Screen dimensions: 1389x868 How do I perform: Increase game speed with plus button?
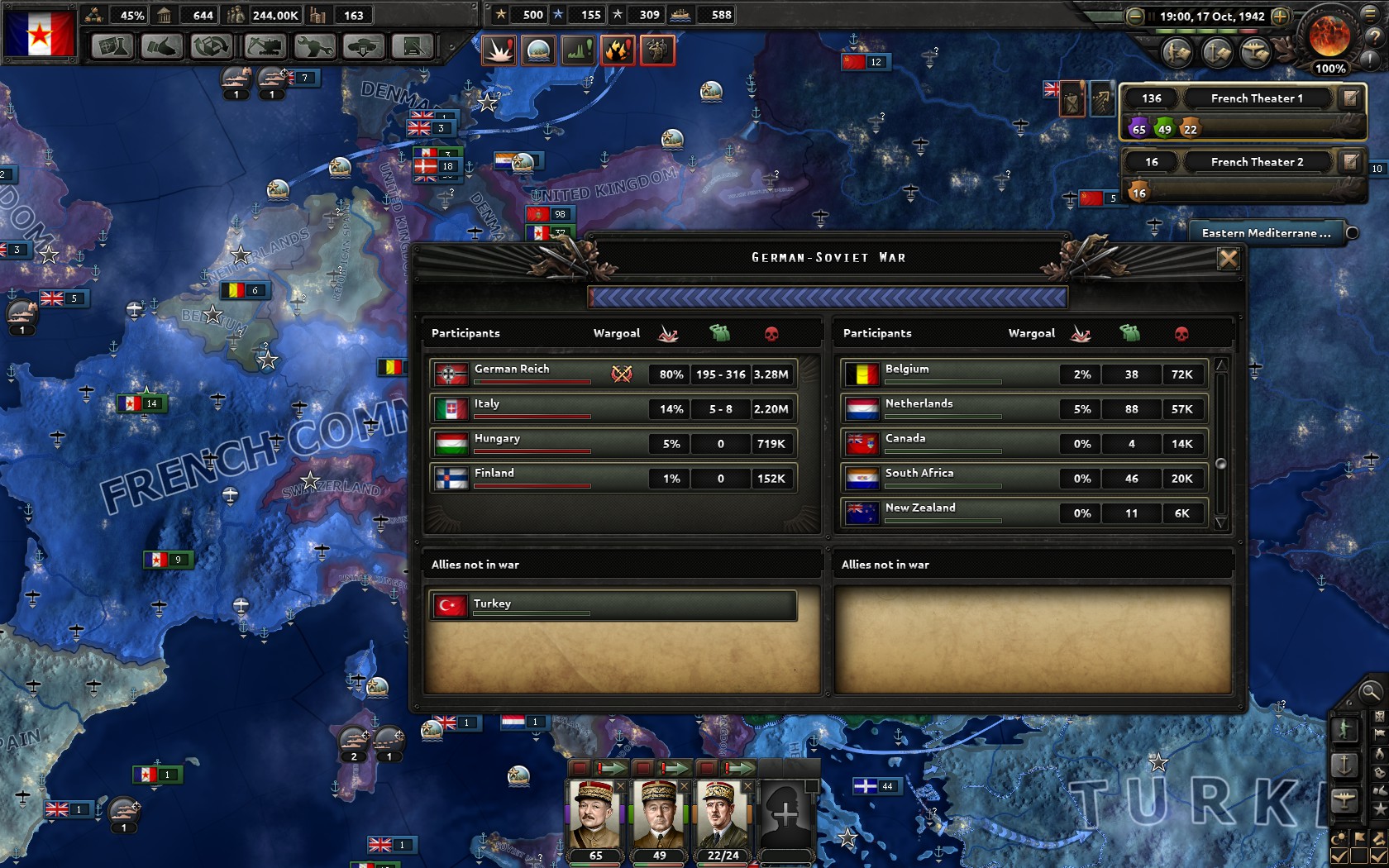[1280, 17]
